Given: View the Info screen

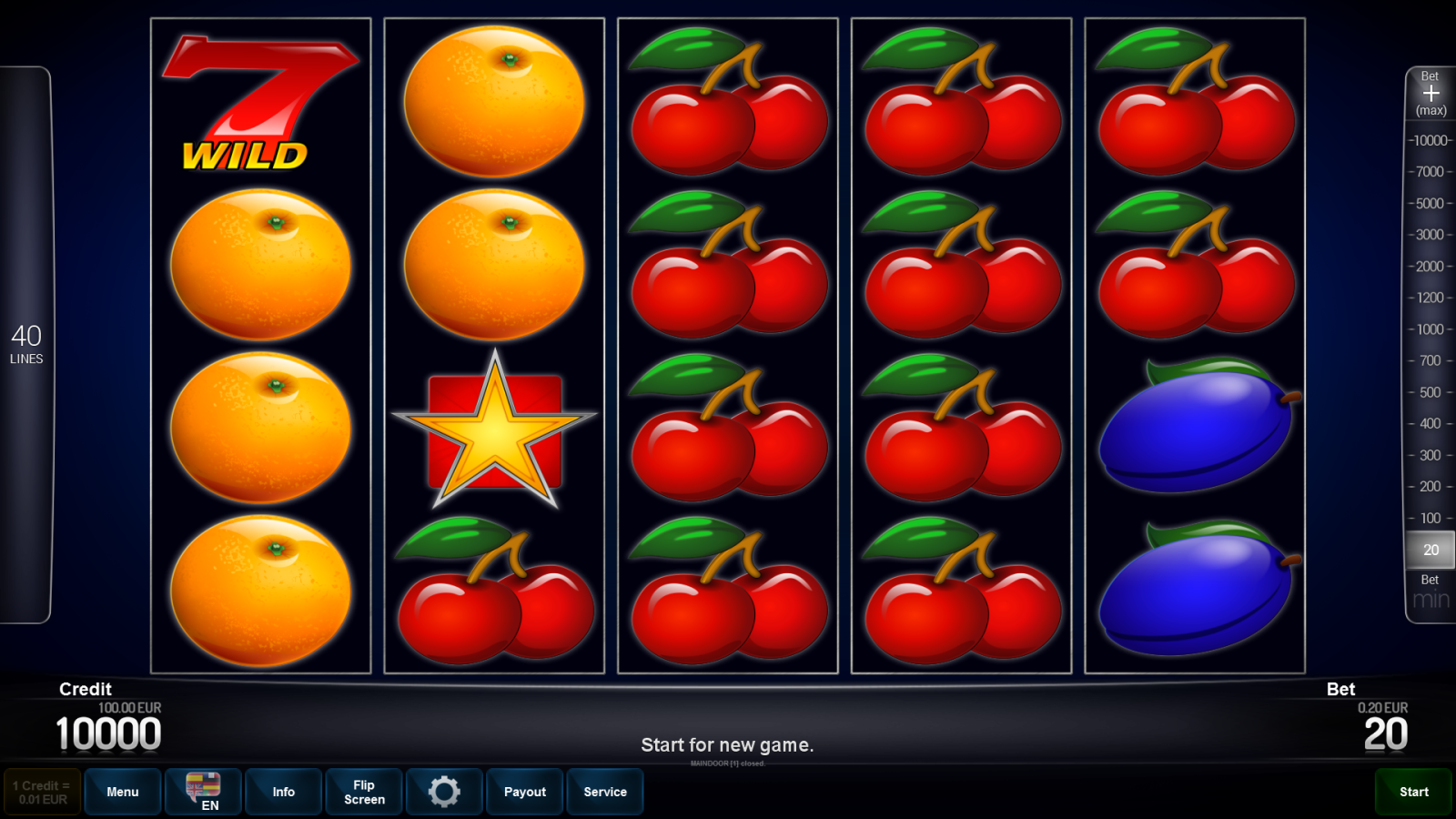Looking at the screenshot, I should click(283, 792).
